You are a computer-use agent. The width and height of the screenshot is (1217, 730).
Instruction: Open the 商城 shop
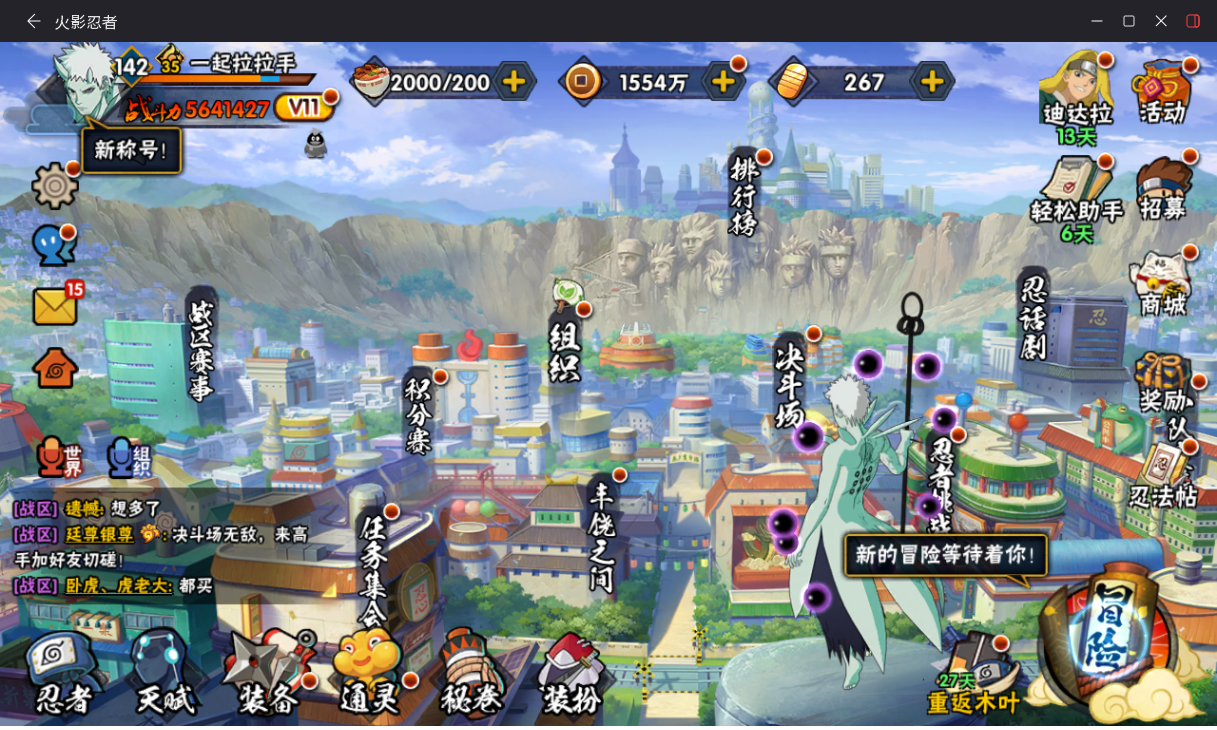coord(1162,284)
